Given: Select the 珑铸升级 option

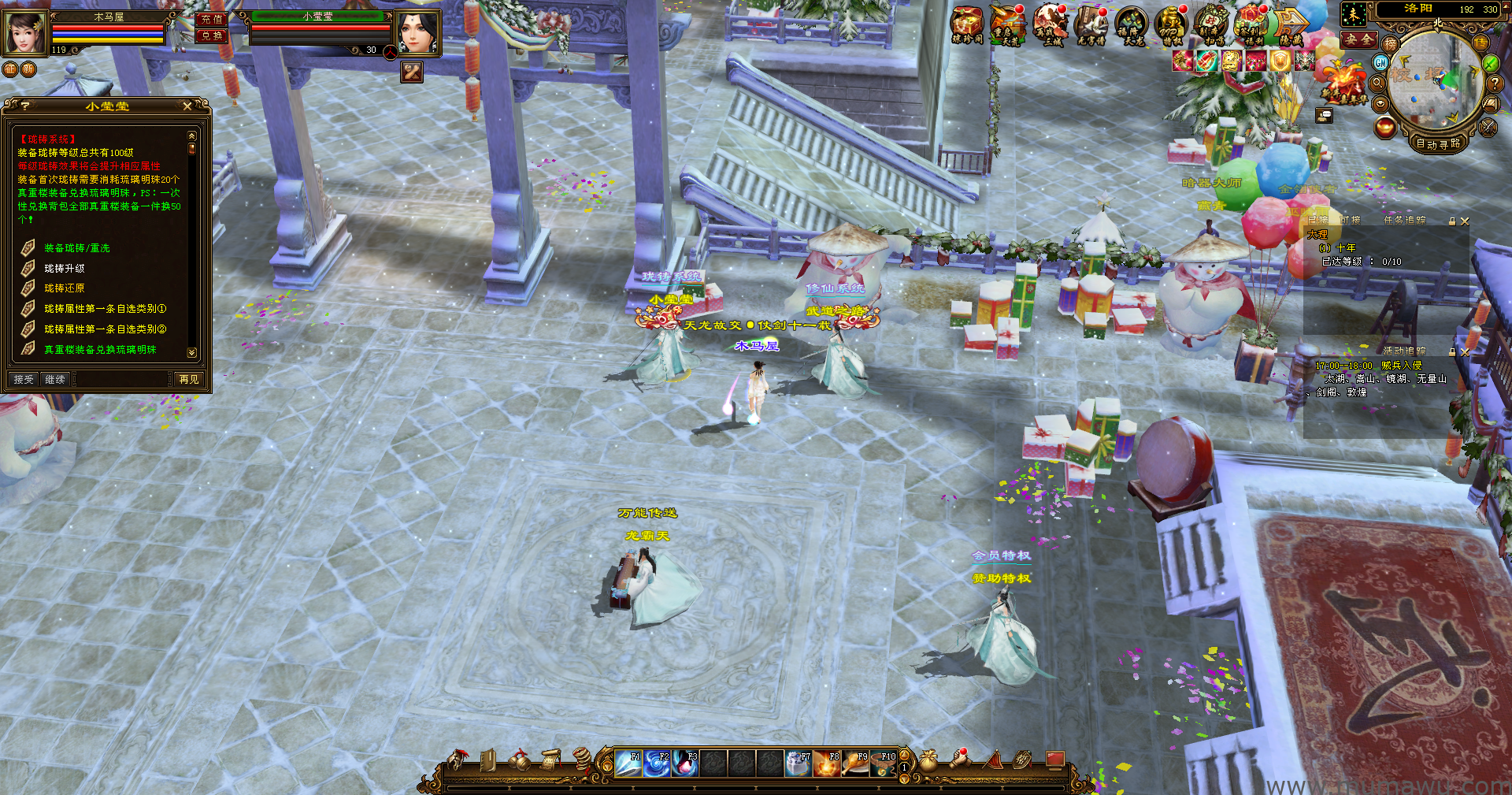Looking at the screenshot, I should pyautogui.click(x=64, y=269).
